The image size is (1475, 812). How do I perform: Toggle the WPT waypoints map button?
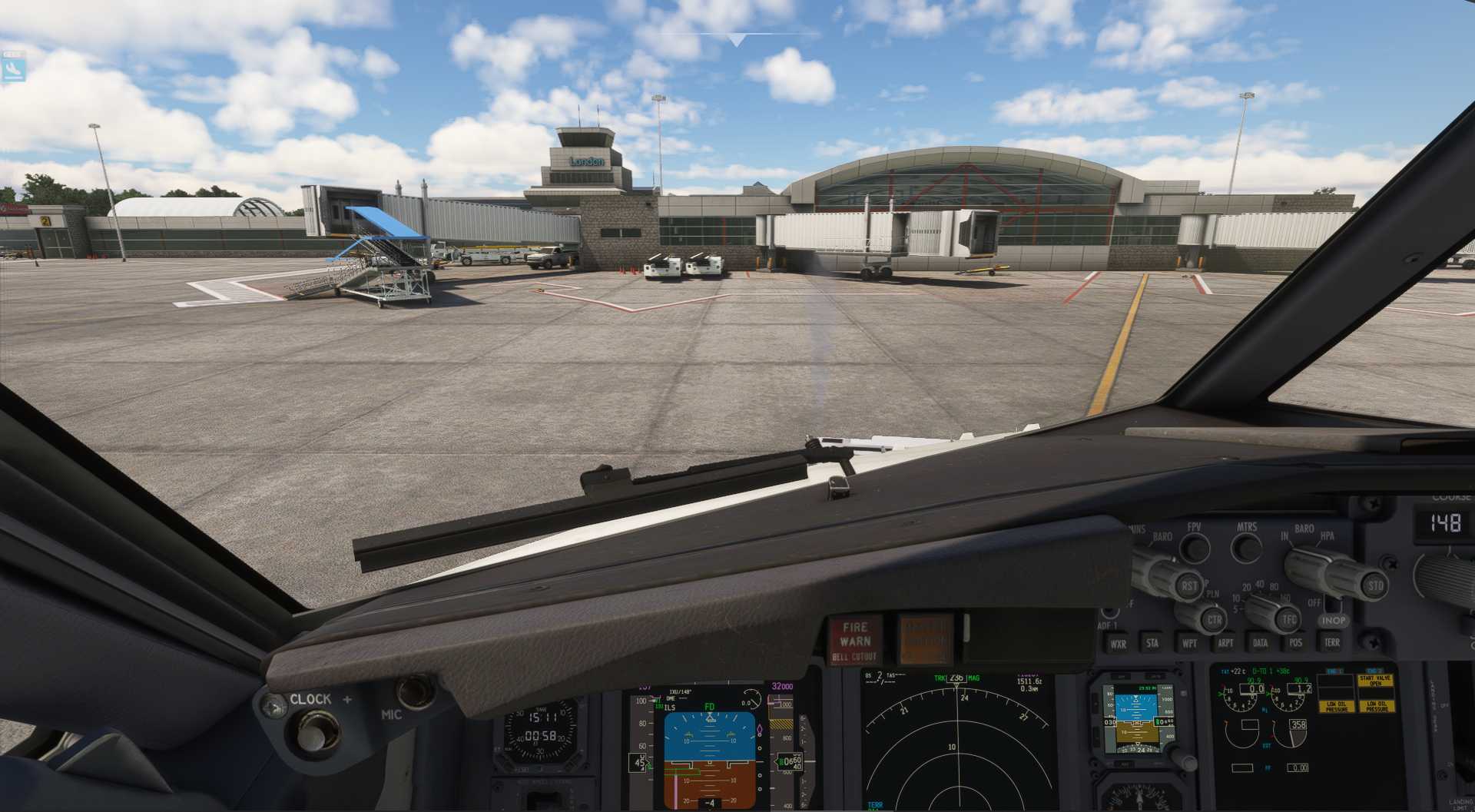point(1189,642)
